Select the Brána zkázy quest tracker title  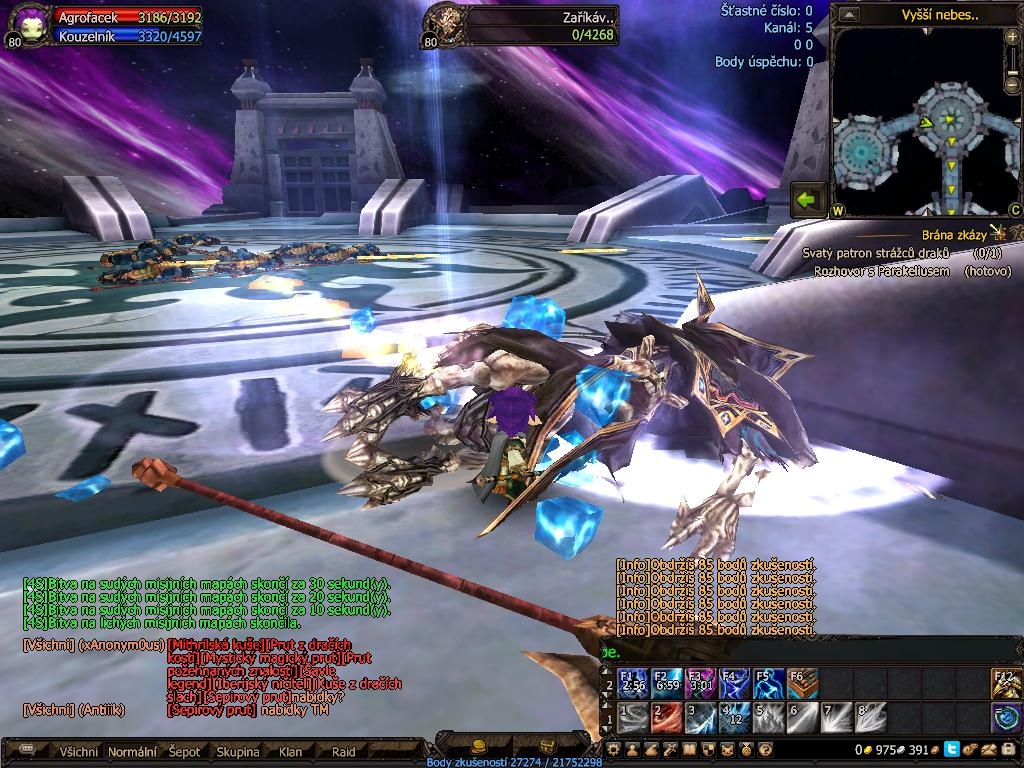coord(953,235)
